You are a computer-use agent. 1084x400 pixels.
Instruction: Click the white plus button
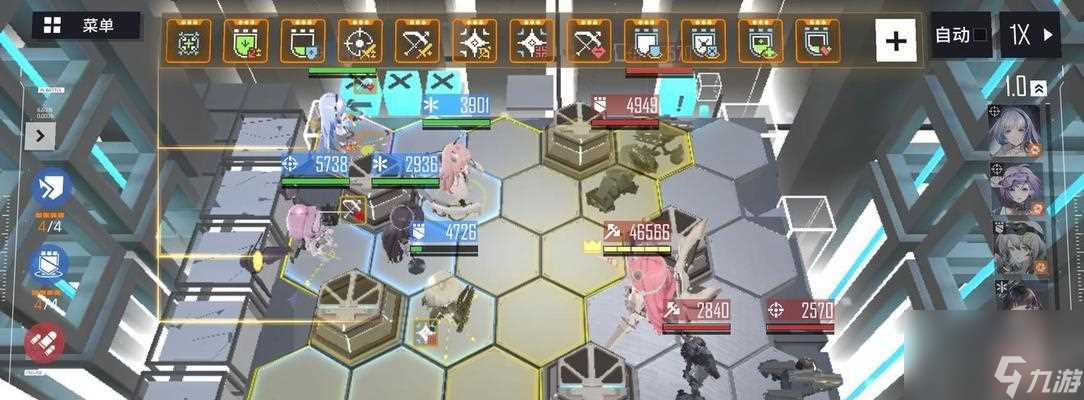click(x=896, y=41)
